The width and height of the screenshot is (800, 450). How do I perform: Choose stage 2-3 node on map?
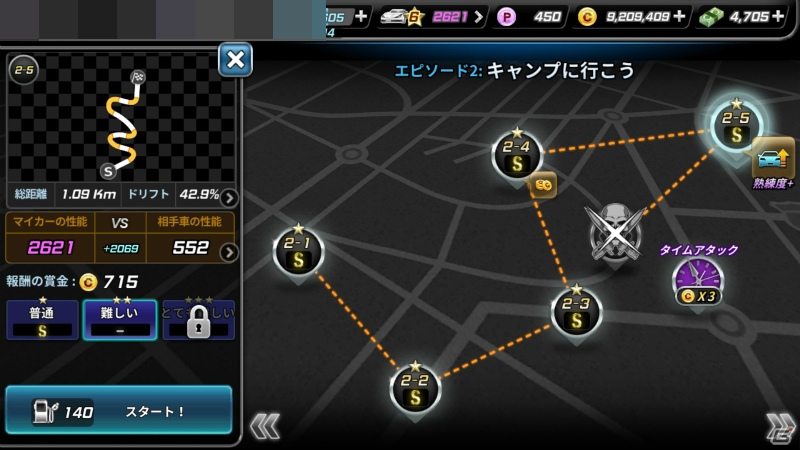pyautogui.click(x=576, y=311)
